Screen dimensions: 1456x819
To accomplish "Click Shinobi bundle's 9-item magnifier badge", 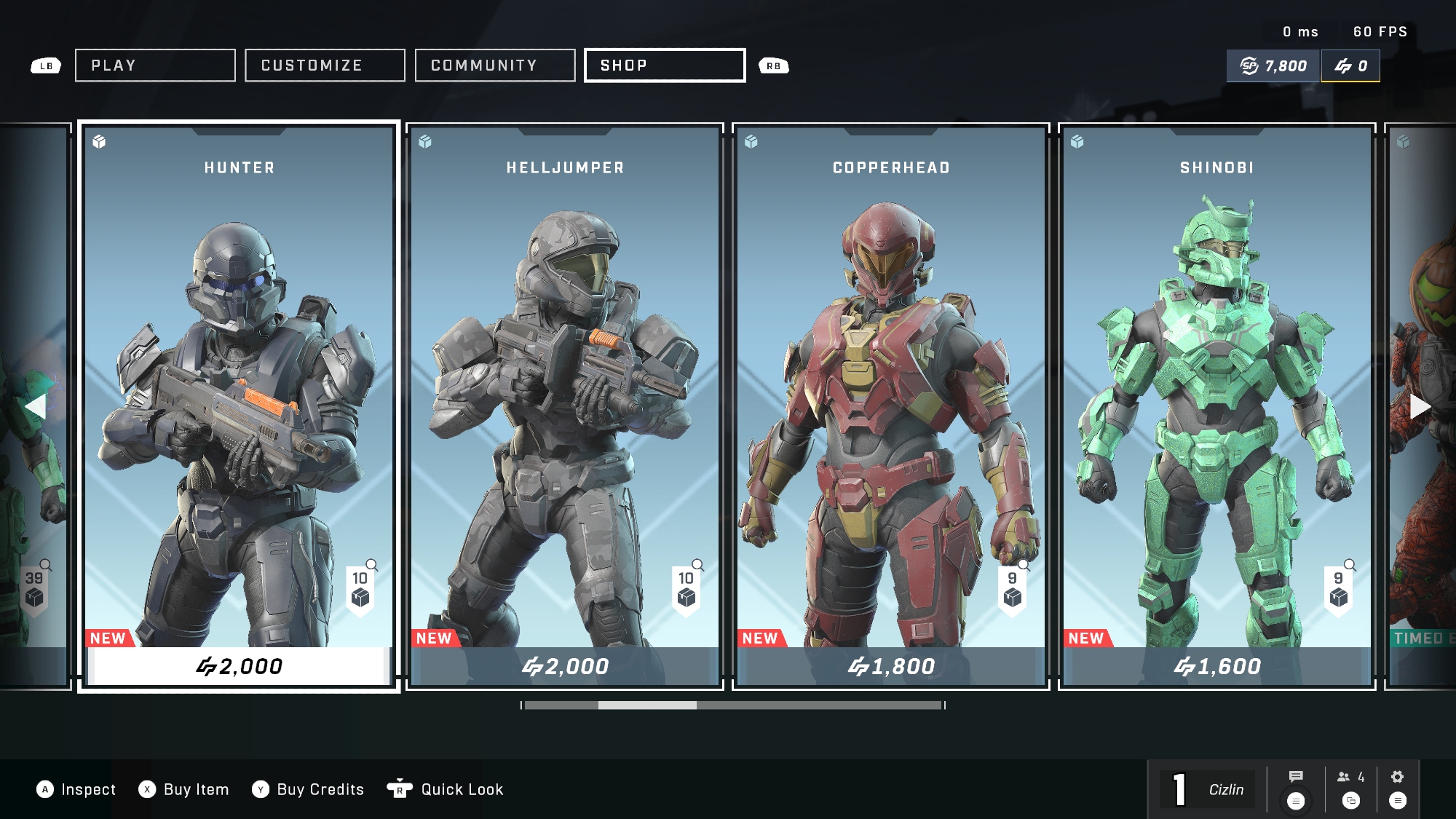I will tap(1340, 587).
